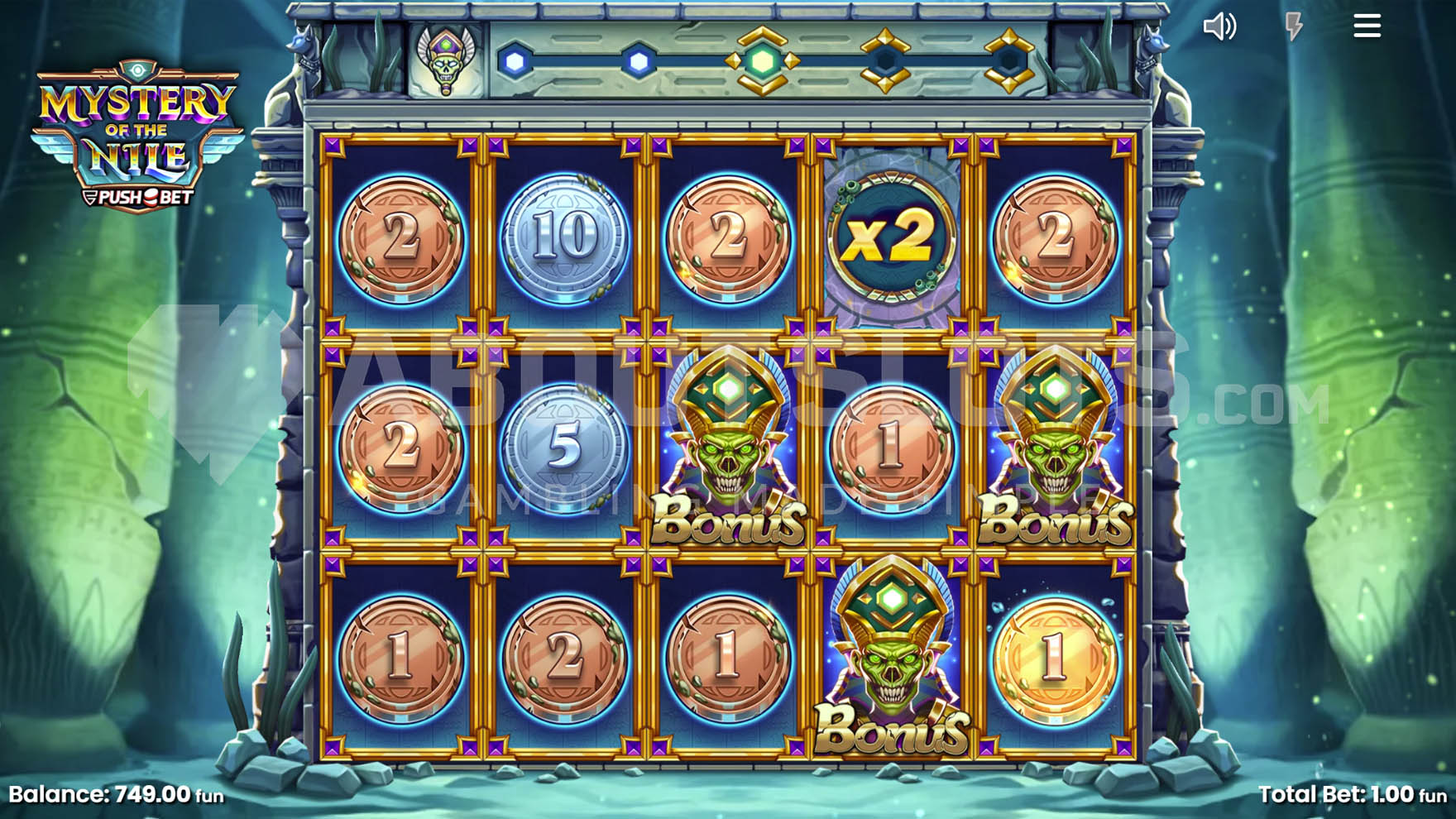
Task: Activate the lightning bolt turbo spin
Action: (x=1294, y=26)
